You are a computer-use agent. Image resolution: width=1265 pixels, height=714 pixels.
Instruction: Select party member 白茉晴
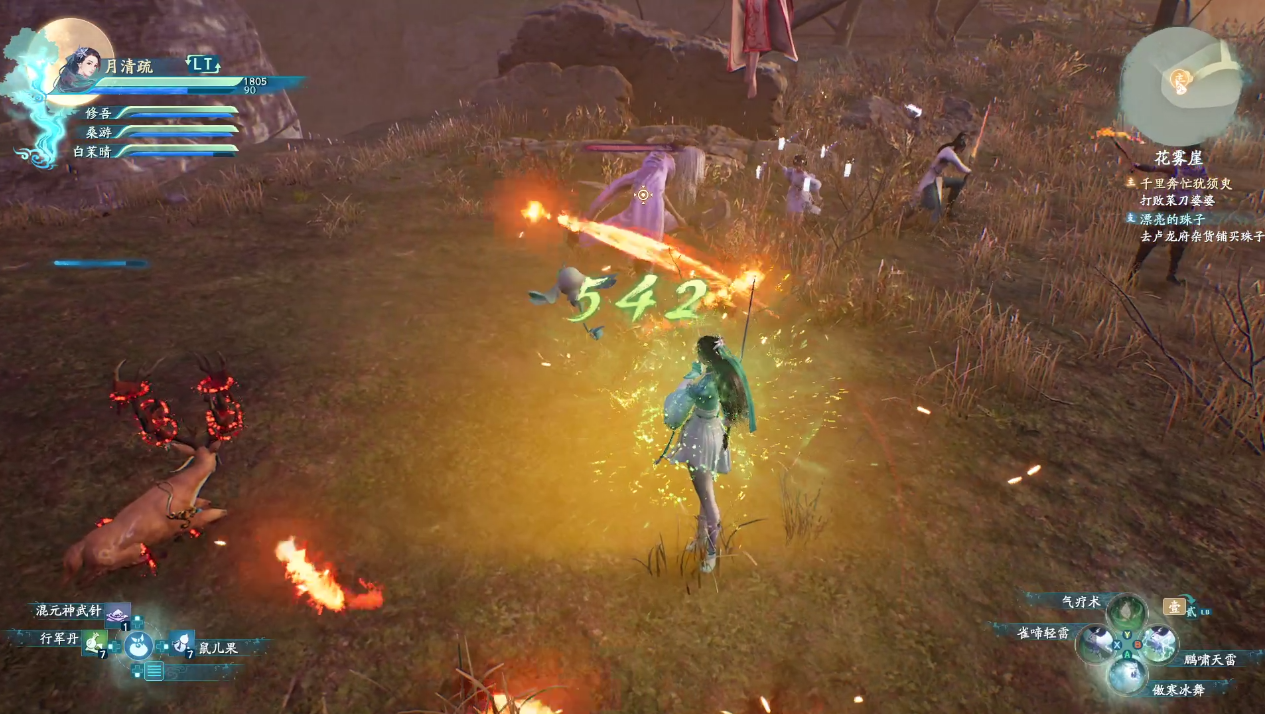pos(92,151)
